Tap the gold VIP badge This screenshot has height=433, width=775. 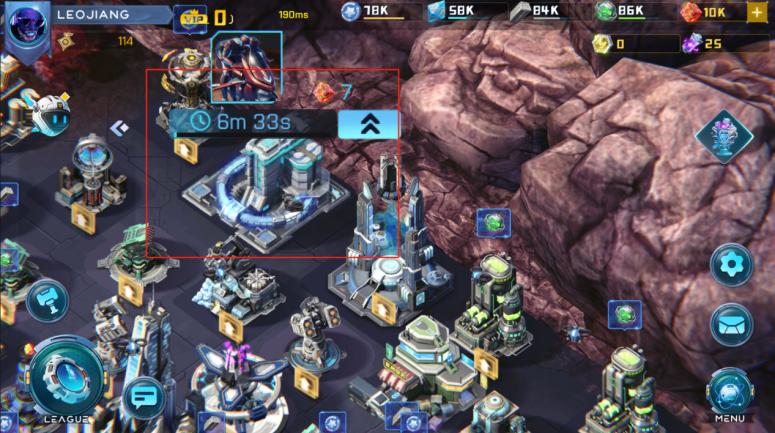190,17
